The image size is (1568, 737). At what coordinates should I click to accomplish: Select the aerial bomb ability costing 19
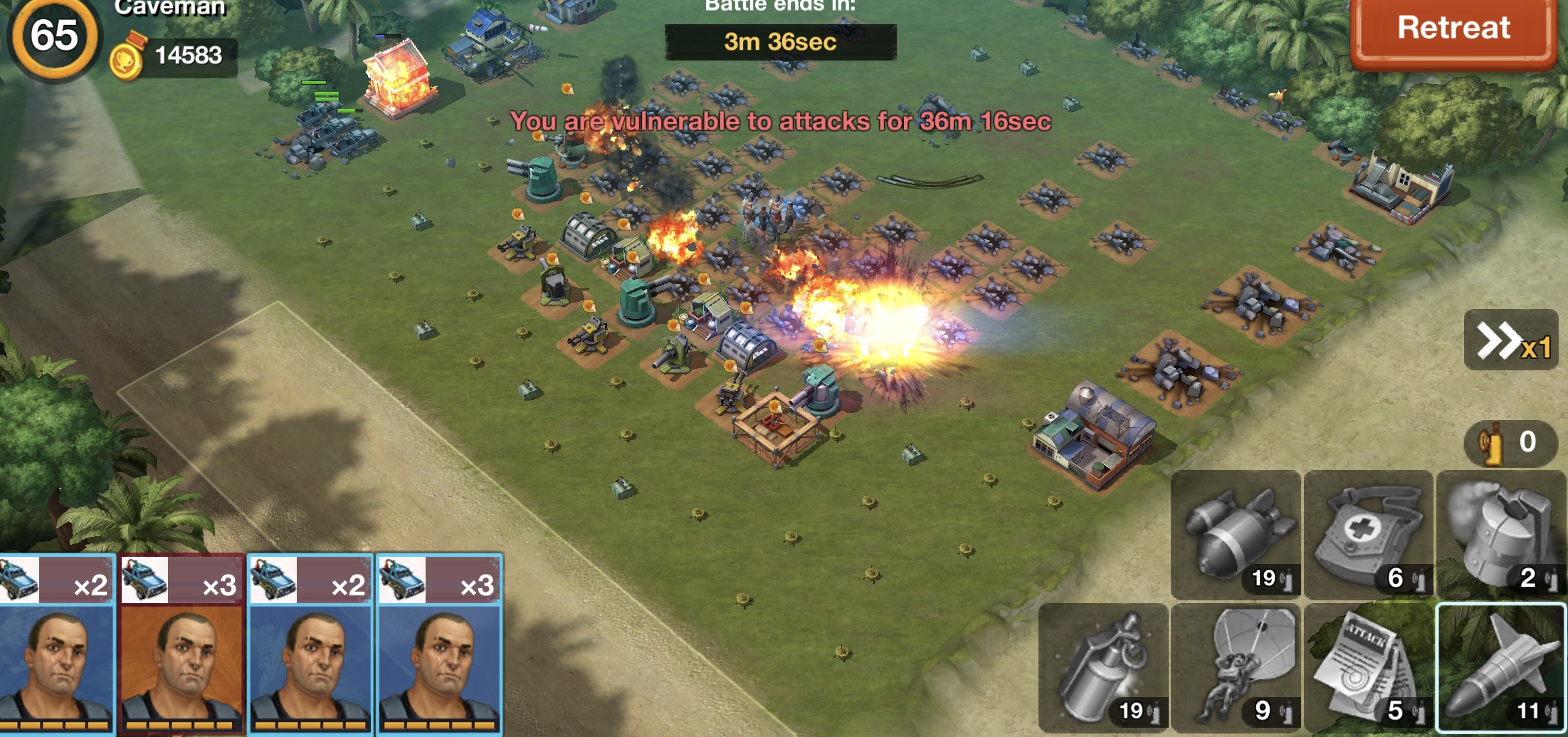pyautogui.click(x=1236, y=534)
